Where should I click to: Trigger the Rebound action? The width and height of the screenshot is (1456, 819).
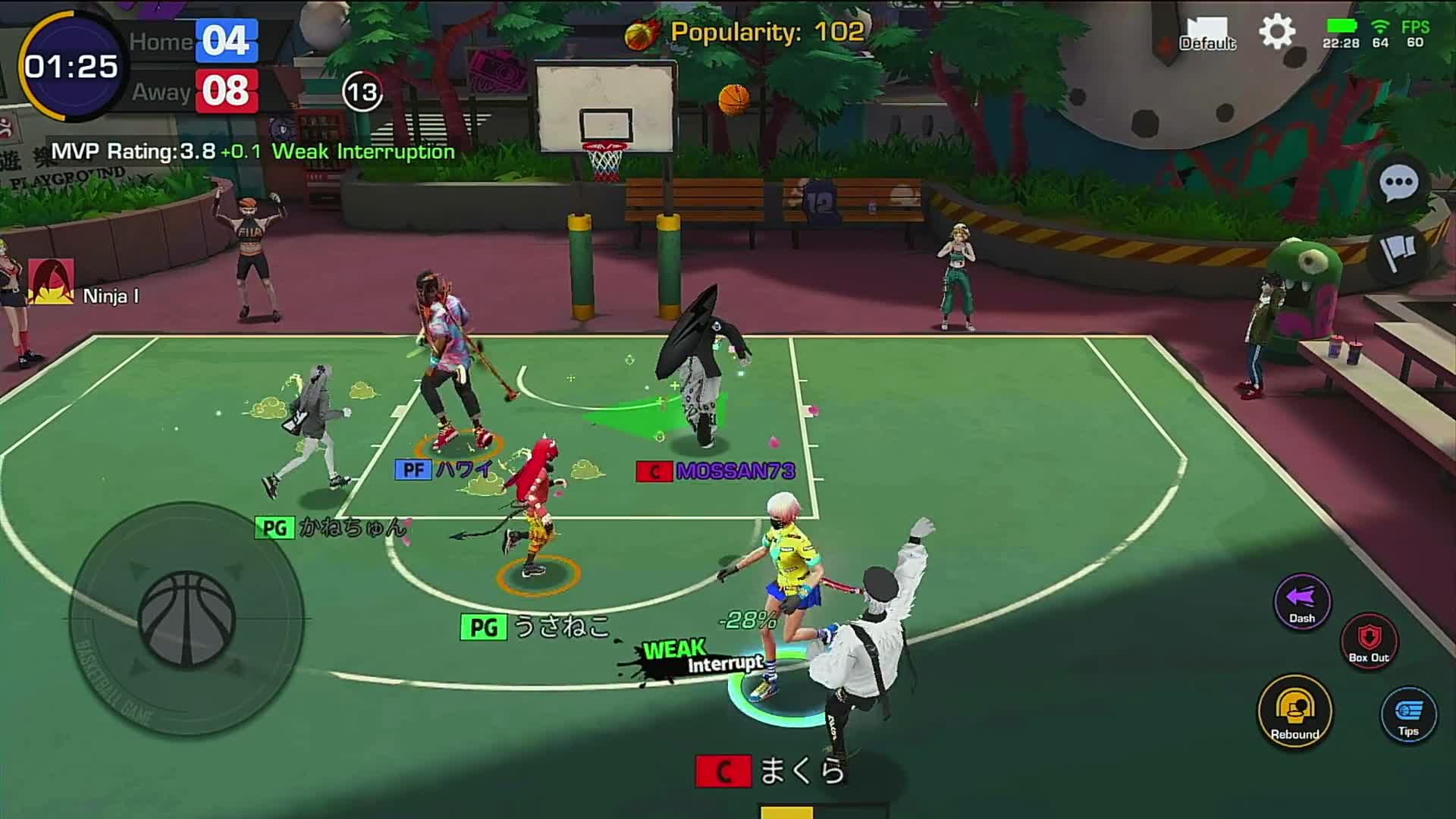tap(1295, 711)
